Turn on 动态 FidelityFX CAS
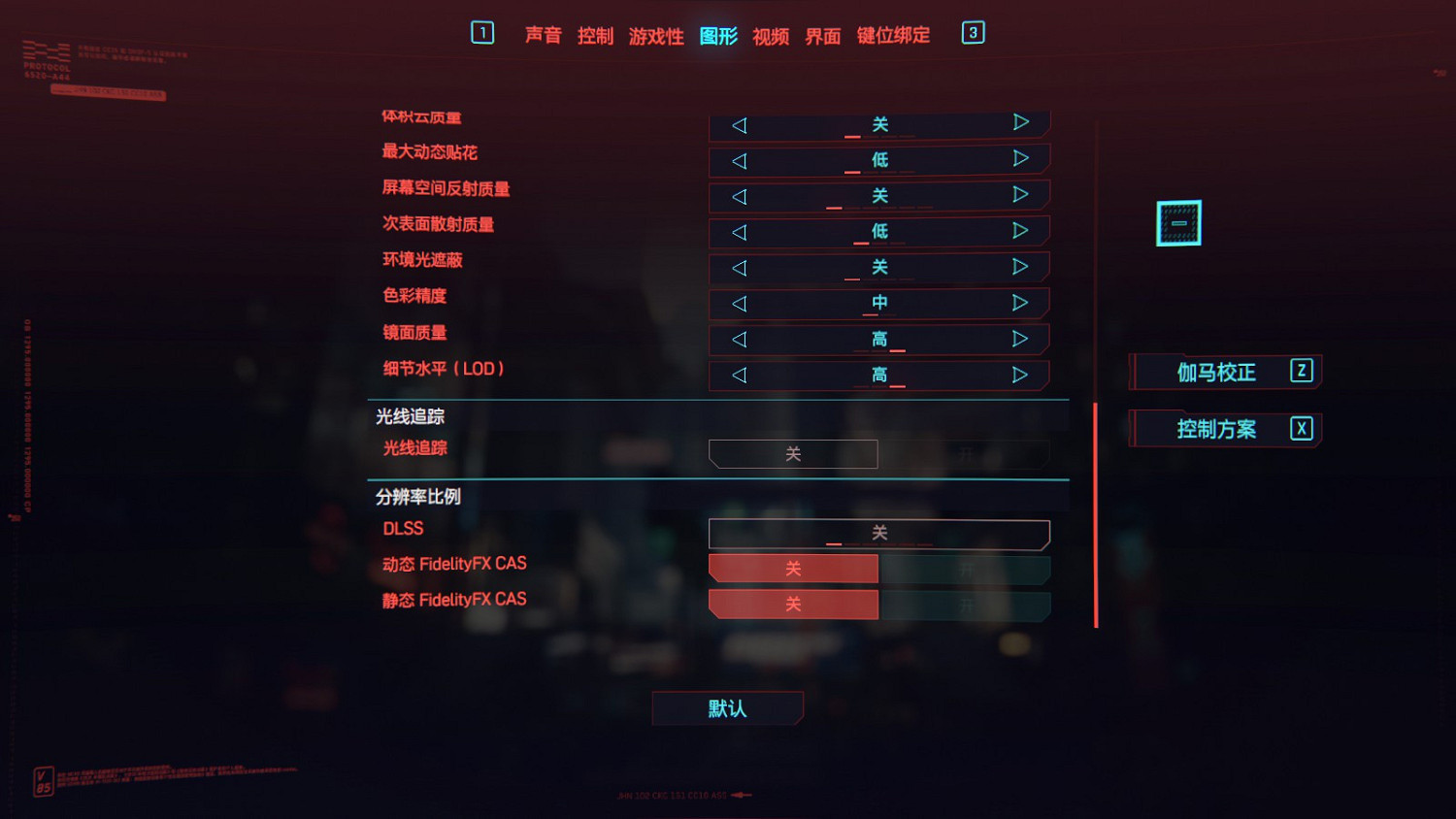This screenshot has height=819, width=1456. 966,569
